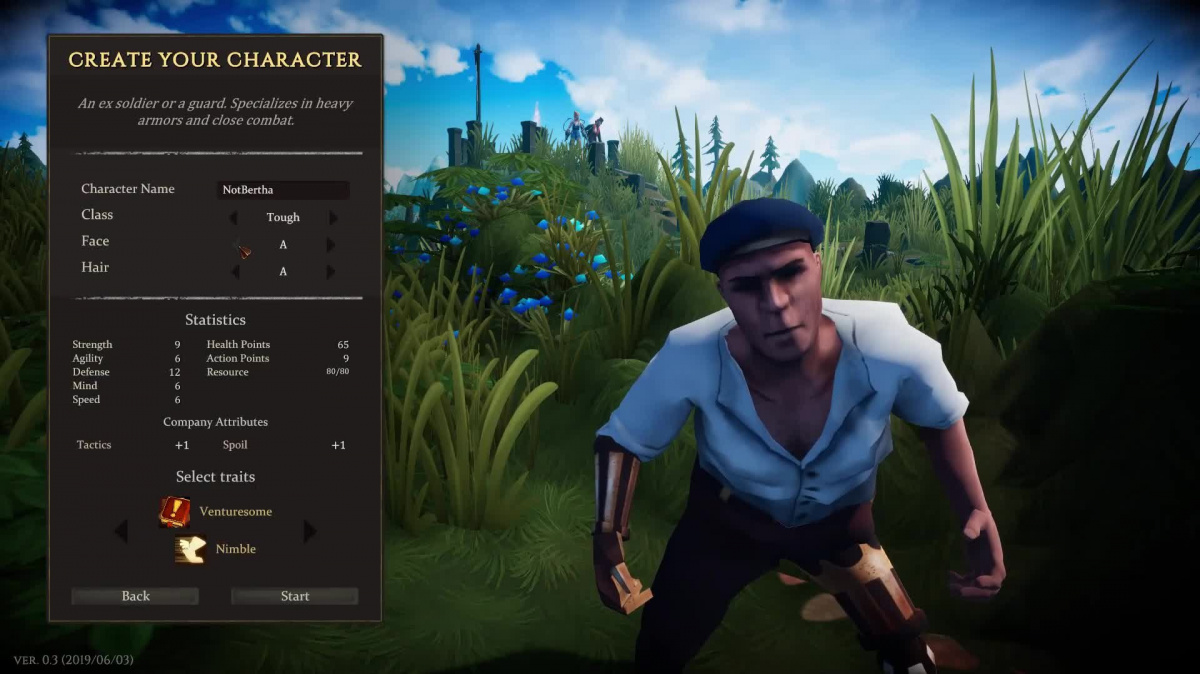The image size is (1200, 674).
Task: Switch to the previous Face option
Action: [x=235, y=244]
